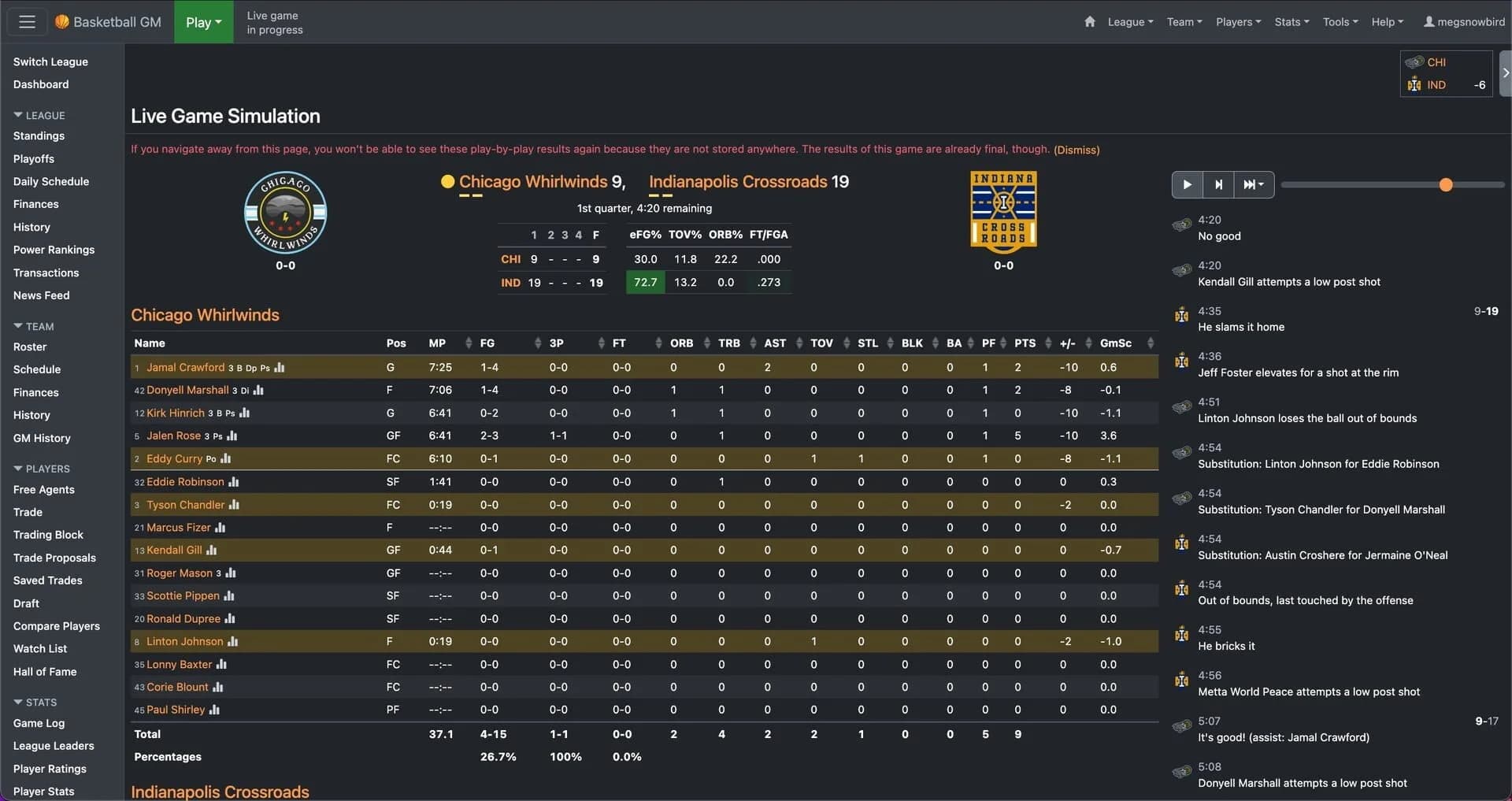Viewport: 1512px width, 801px height.
Task: Open stats chart icon beside Scottie Pippen
Action: (229, 596)
